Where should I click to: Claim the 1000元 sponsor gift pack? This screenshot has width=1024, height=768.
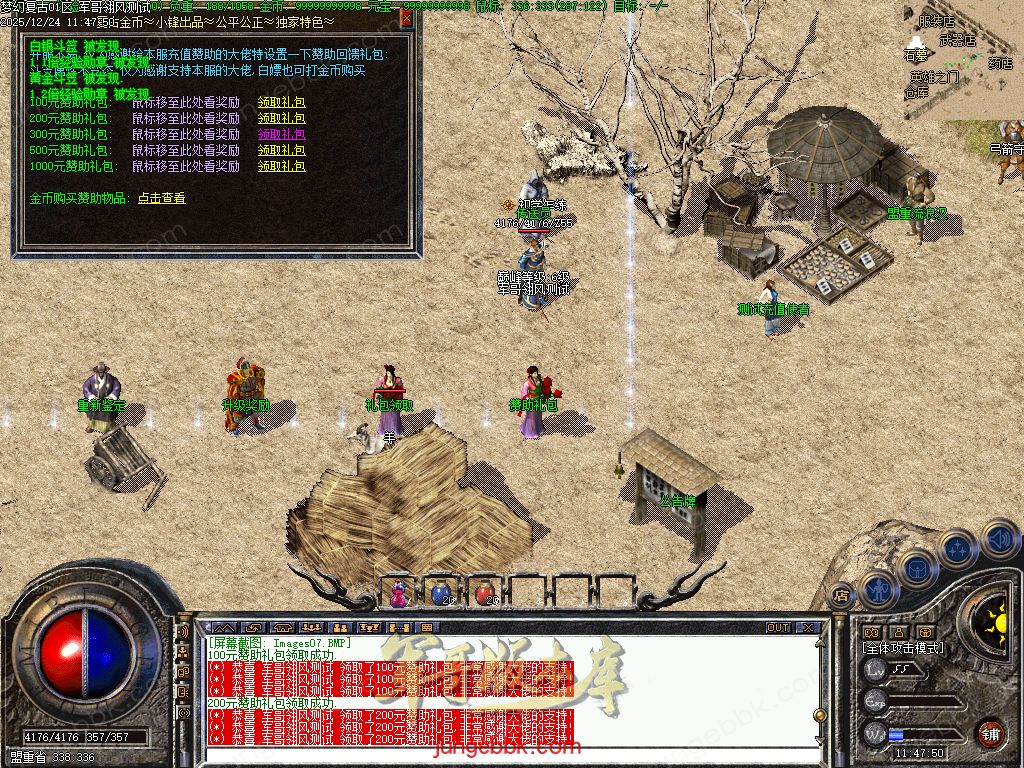(281, 166)
